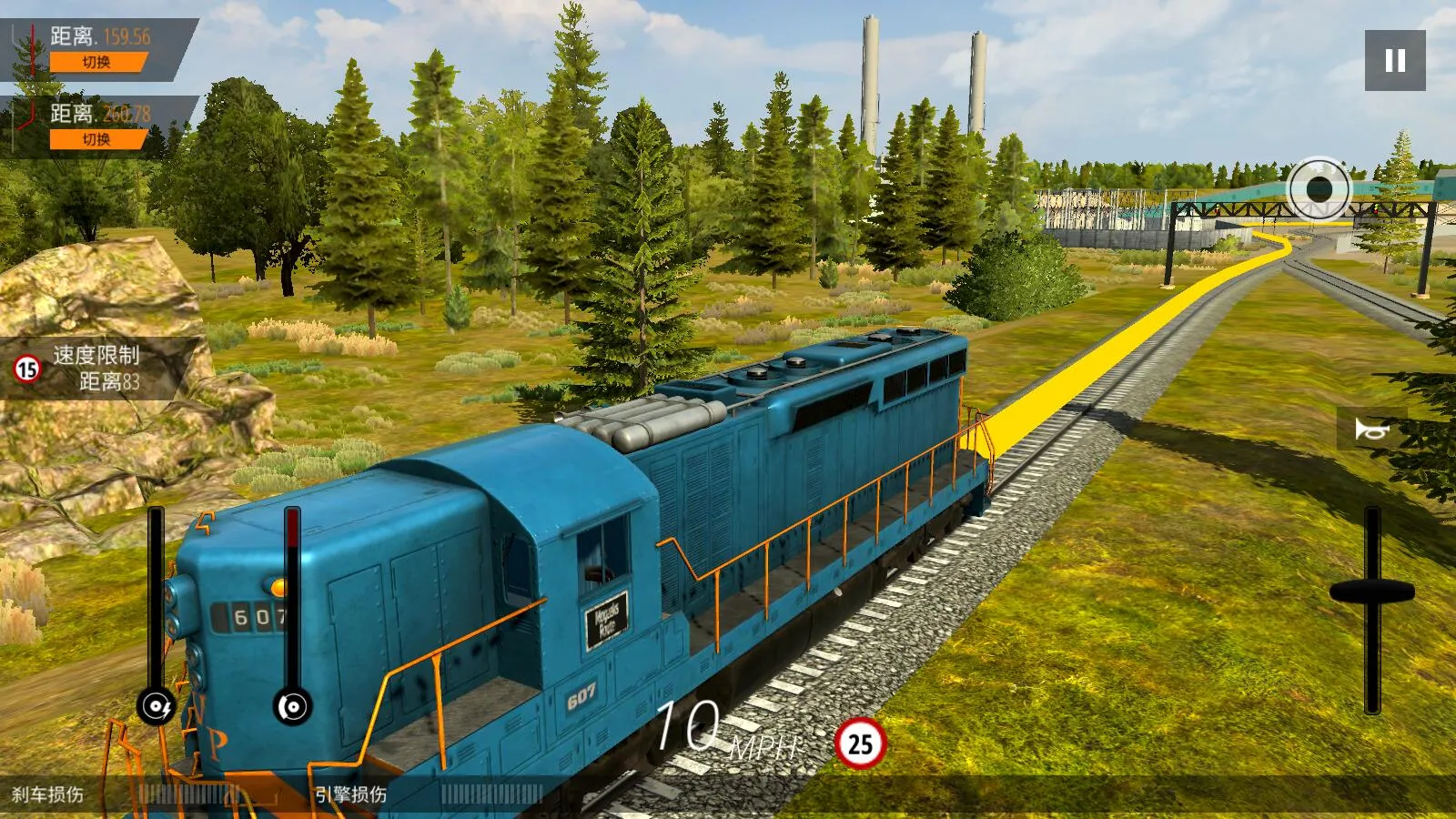Click the throttle lever handle
1456x819 pixels.
[1371, 592]
